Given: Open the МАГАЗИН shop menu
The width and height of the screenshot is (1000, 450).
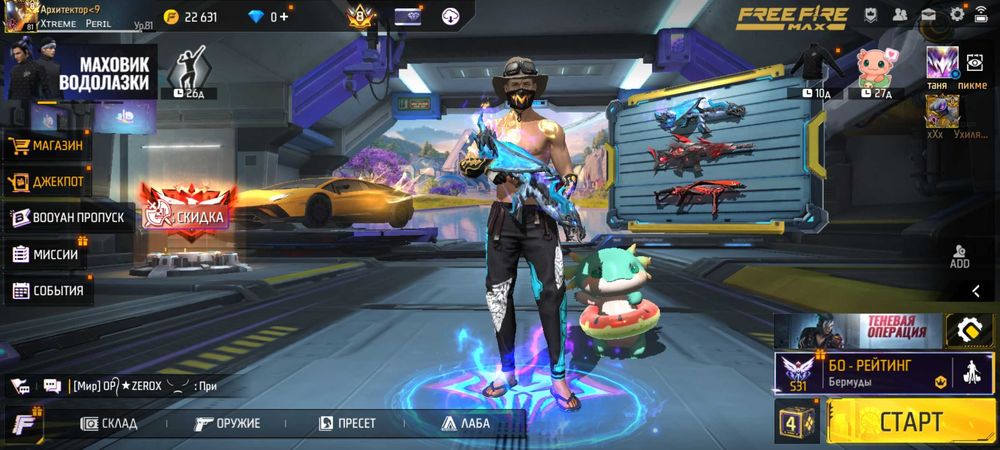Looking at the screenshot, I should [x=50, y=146].
